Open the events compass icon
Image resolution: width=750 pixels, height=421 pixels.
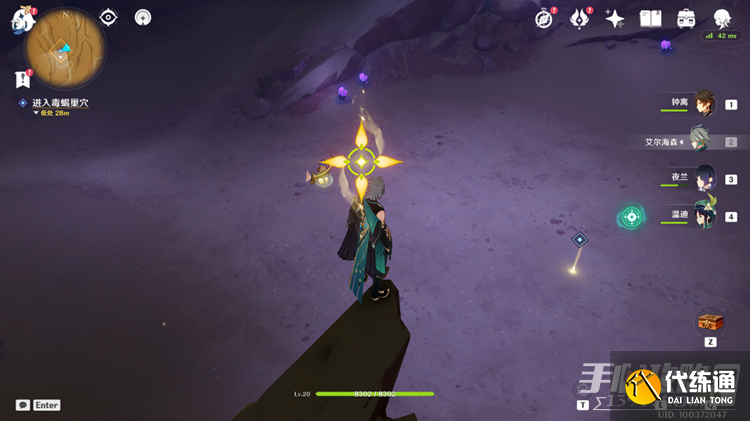tap(544, 18)
